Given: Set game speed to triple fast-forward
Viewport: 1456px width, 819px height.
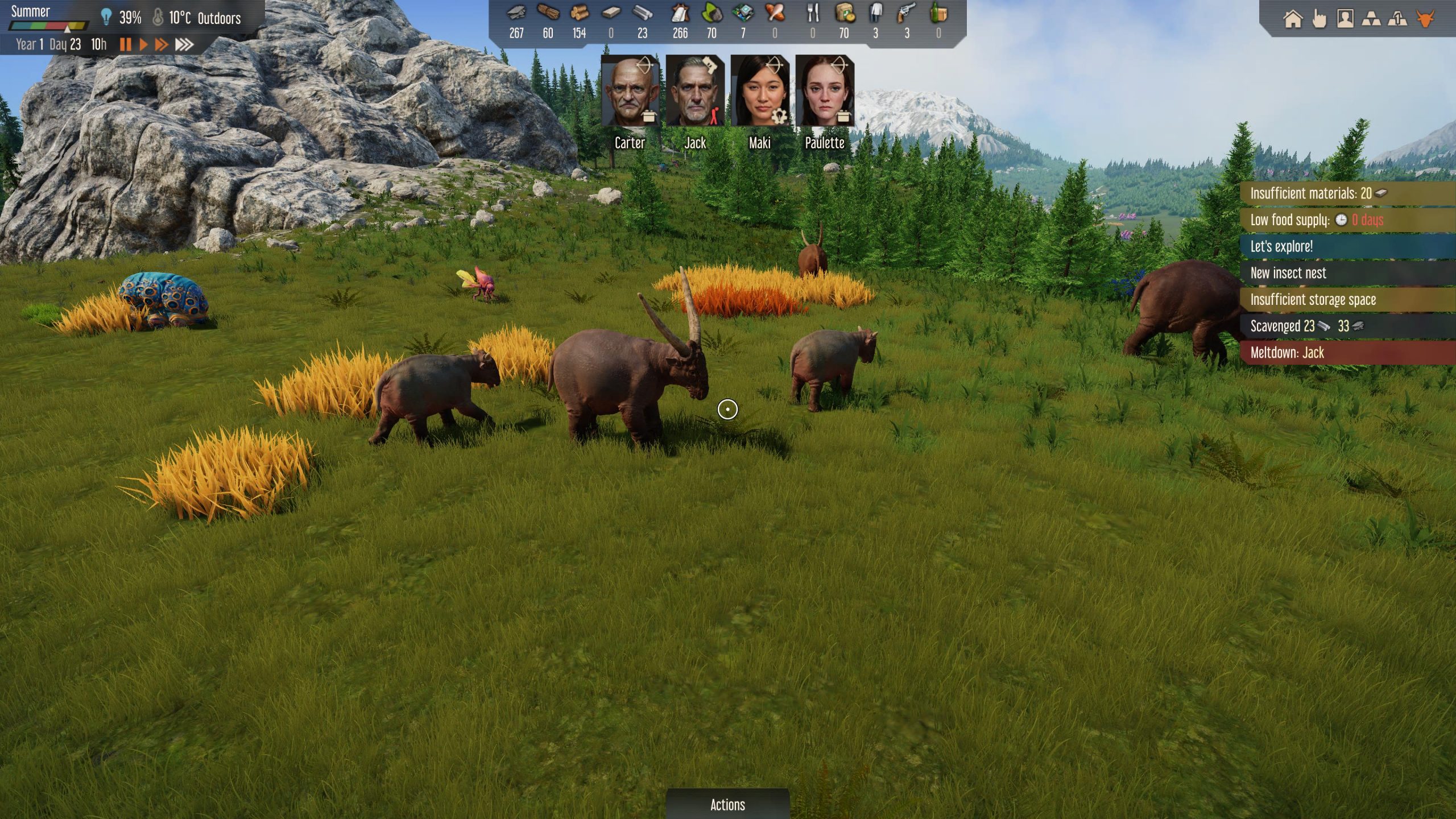Looking at the screenshot, I should point(184,44).
